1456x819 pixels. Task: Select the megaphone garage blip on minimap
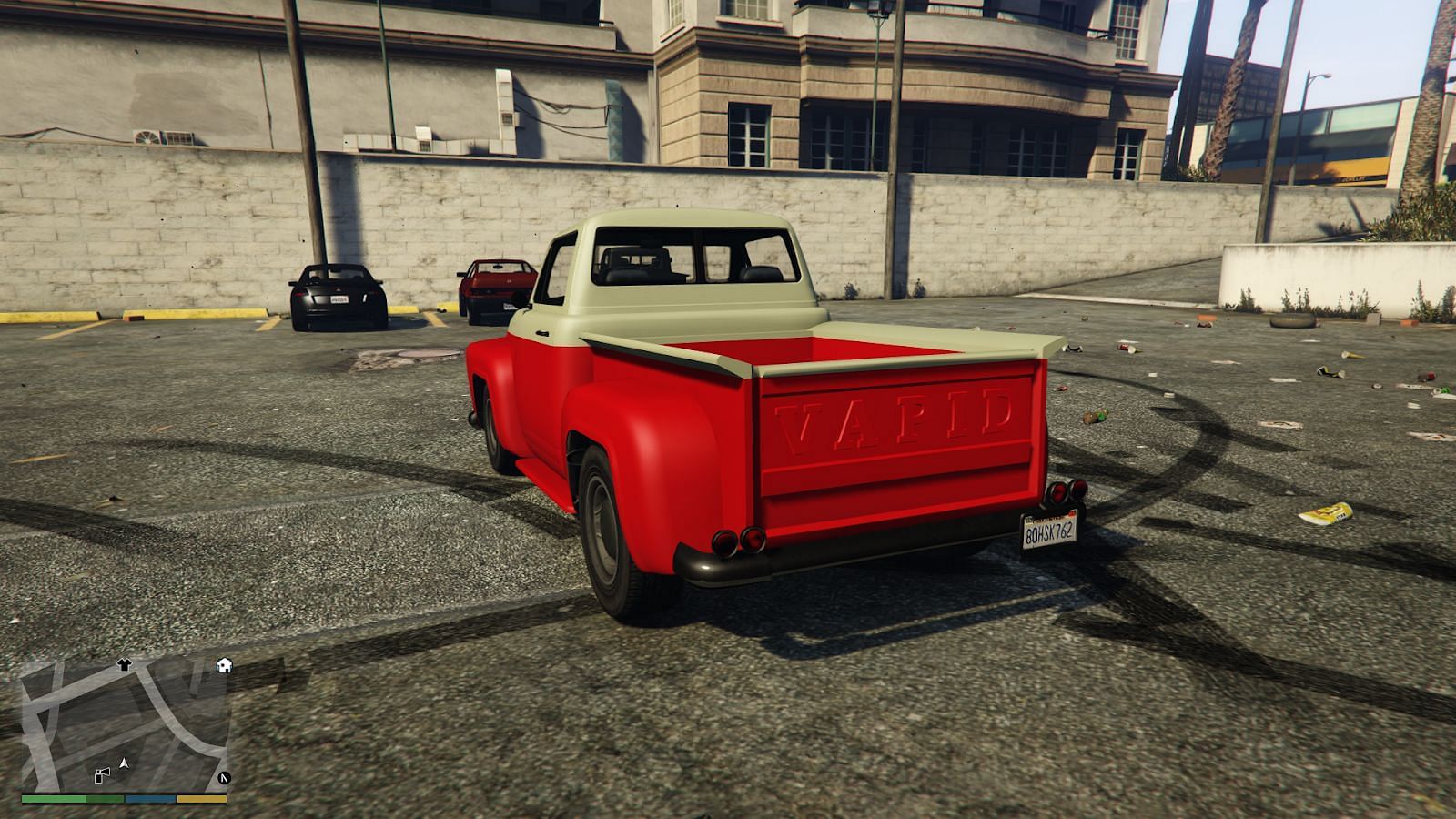[x=102, y=774]
